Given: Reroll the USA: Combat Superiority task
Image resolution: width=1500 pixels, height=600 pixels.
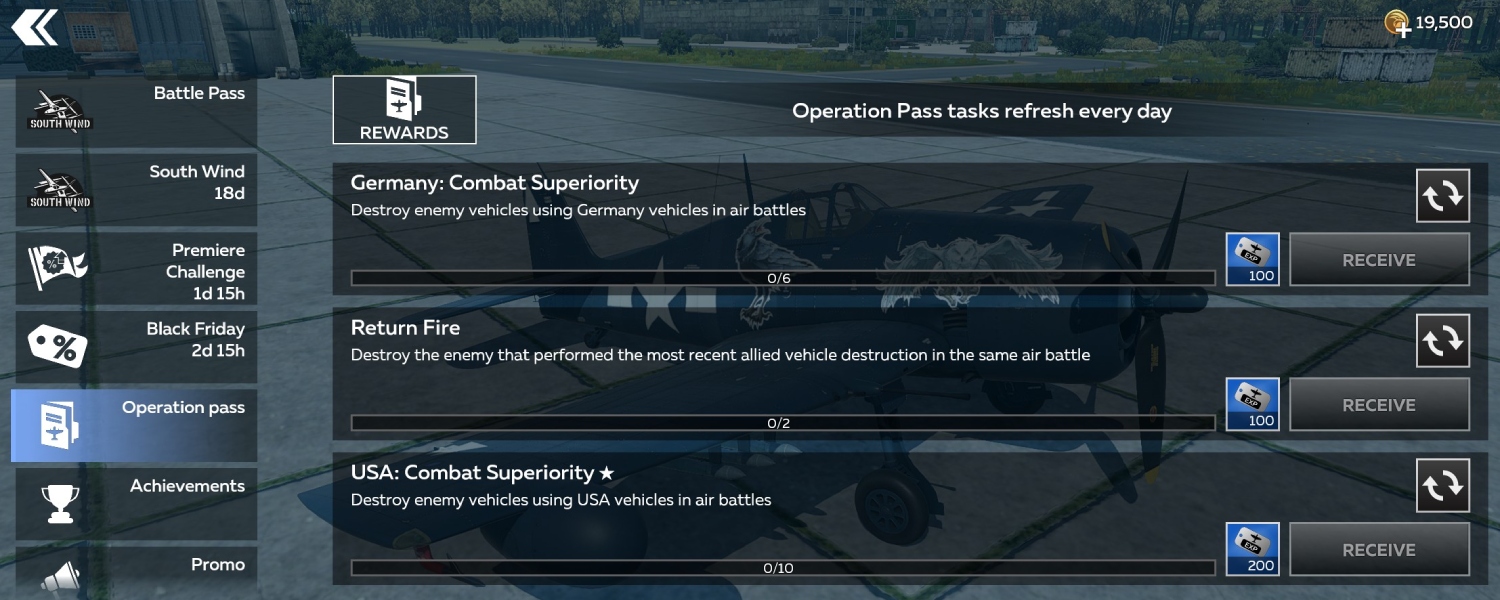Looking at the screenshot, I should pos(1442,486).
